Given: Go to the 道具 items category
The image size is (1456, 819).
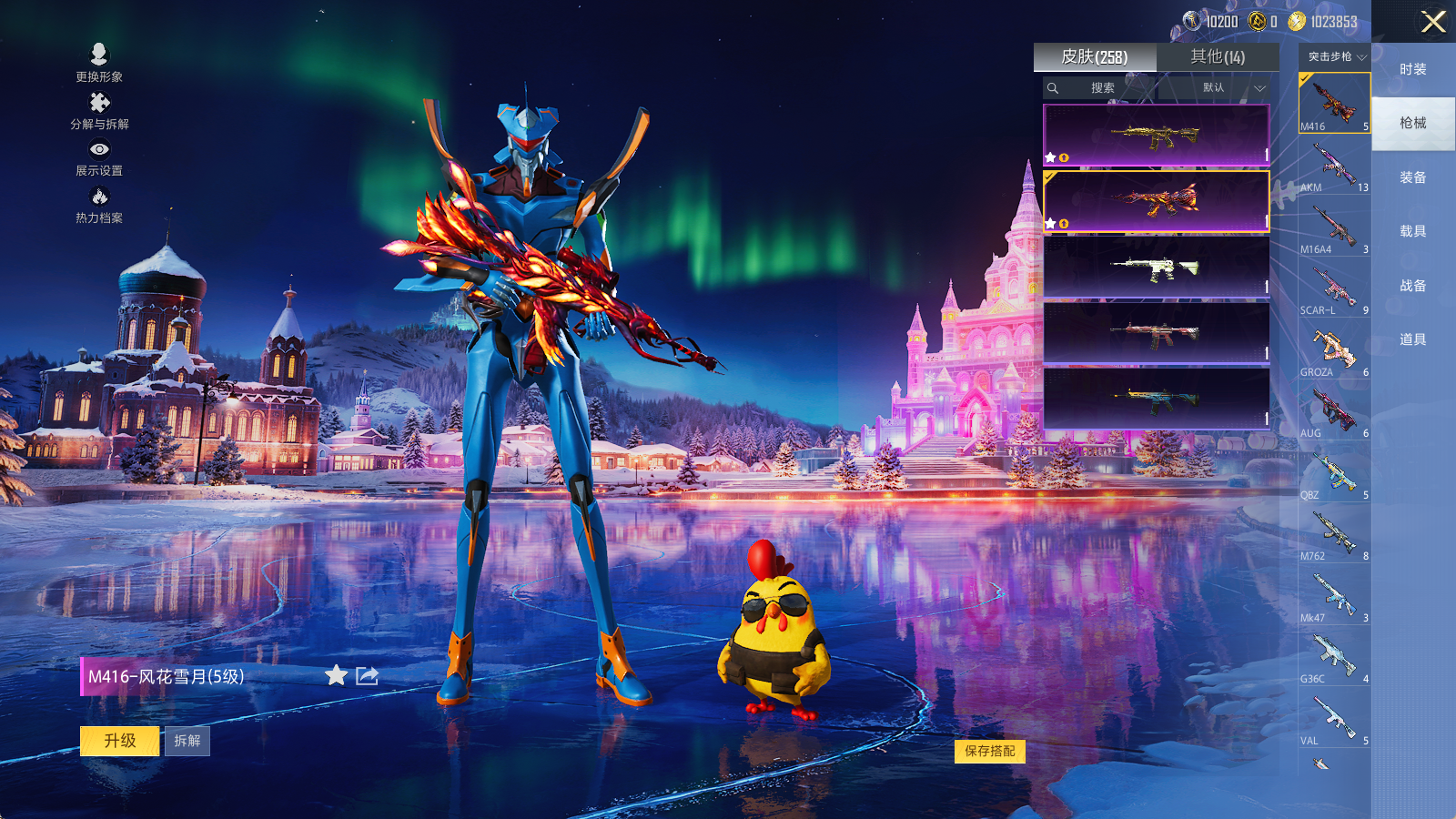Looking at the screenshot, I should pyautogui.click(x=1412, y=339).
